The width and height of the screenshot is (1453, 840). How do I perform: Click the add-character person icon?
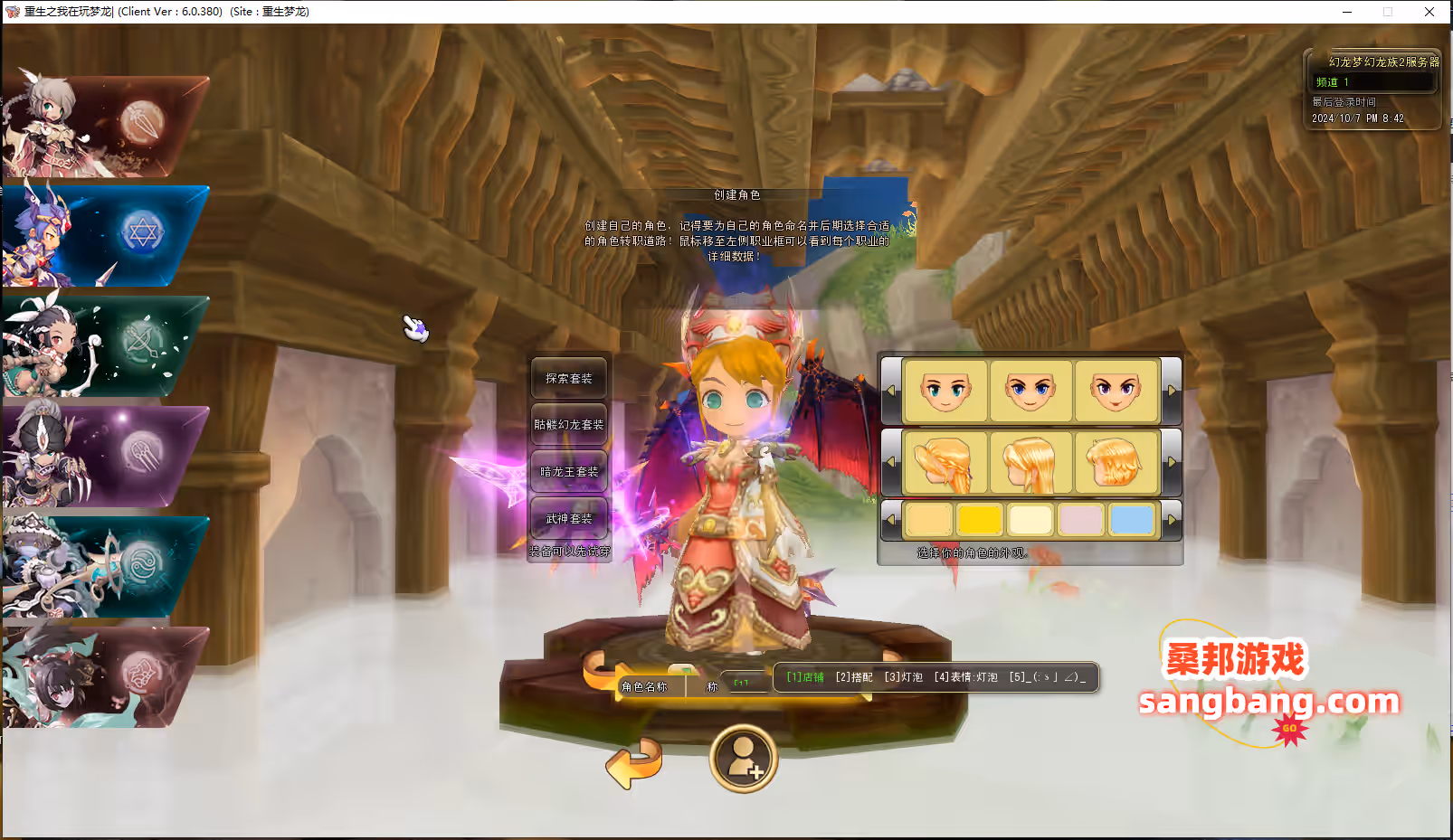tap(743, 760)
